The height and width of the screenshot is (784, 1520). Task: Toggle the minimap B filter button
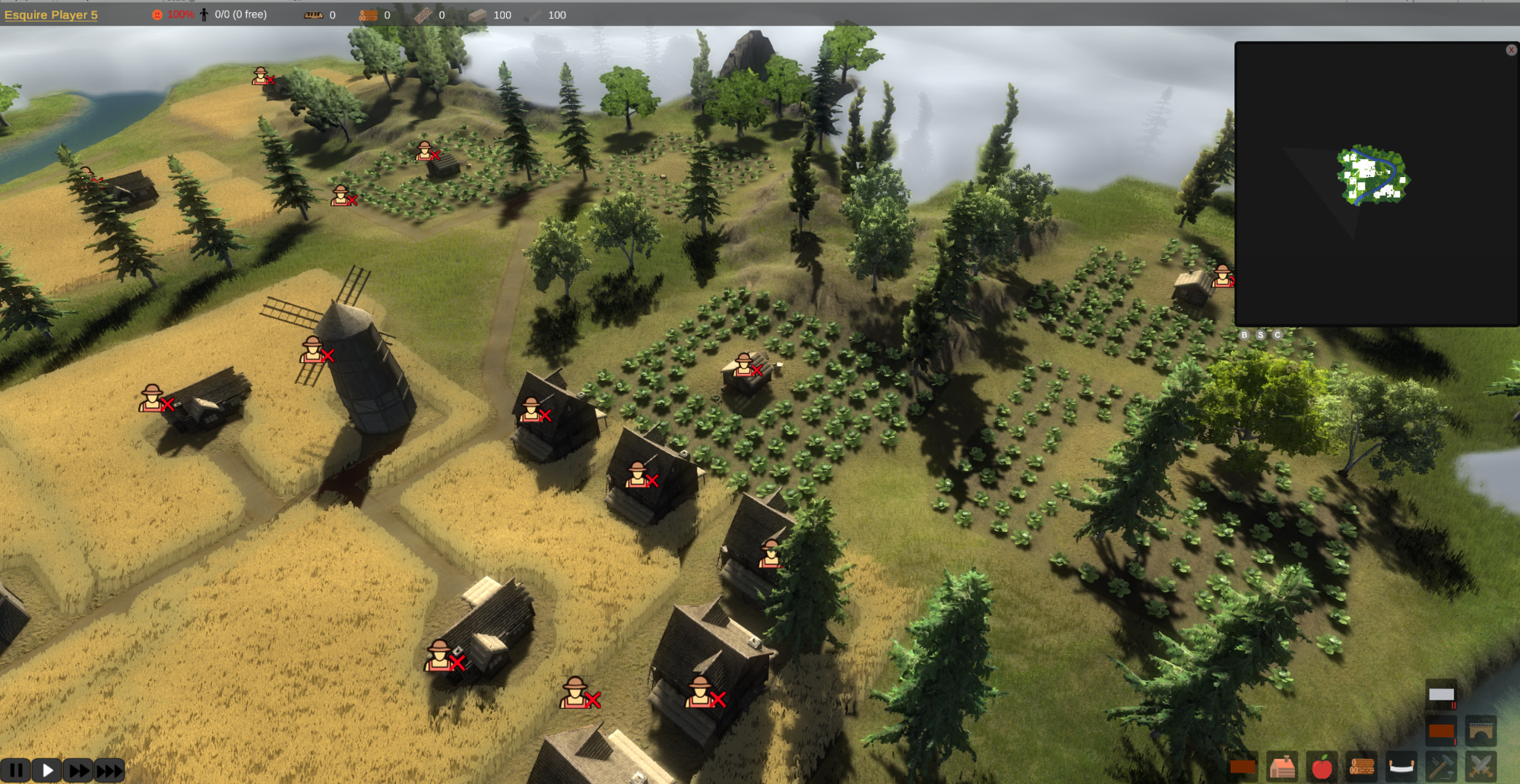[1244, 335]
